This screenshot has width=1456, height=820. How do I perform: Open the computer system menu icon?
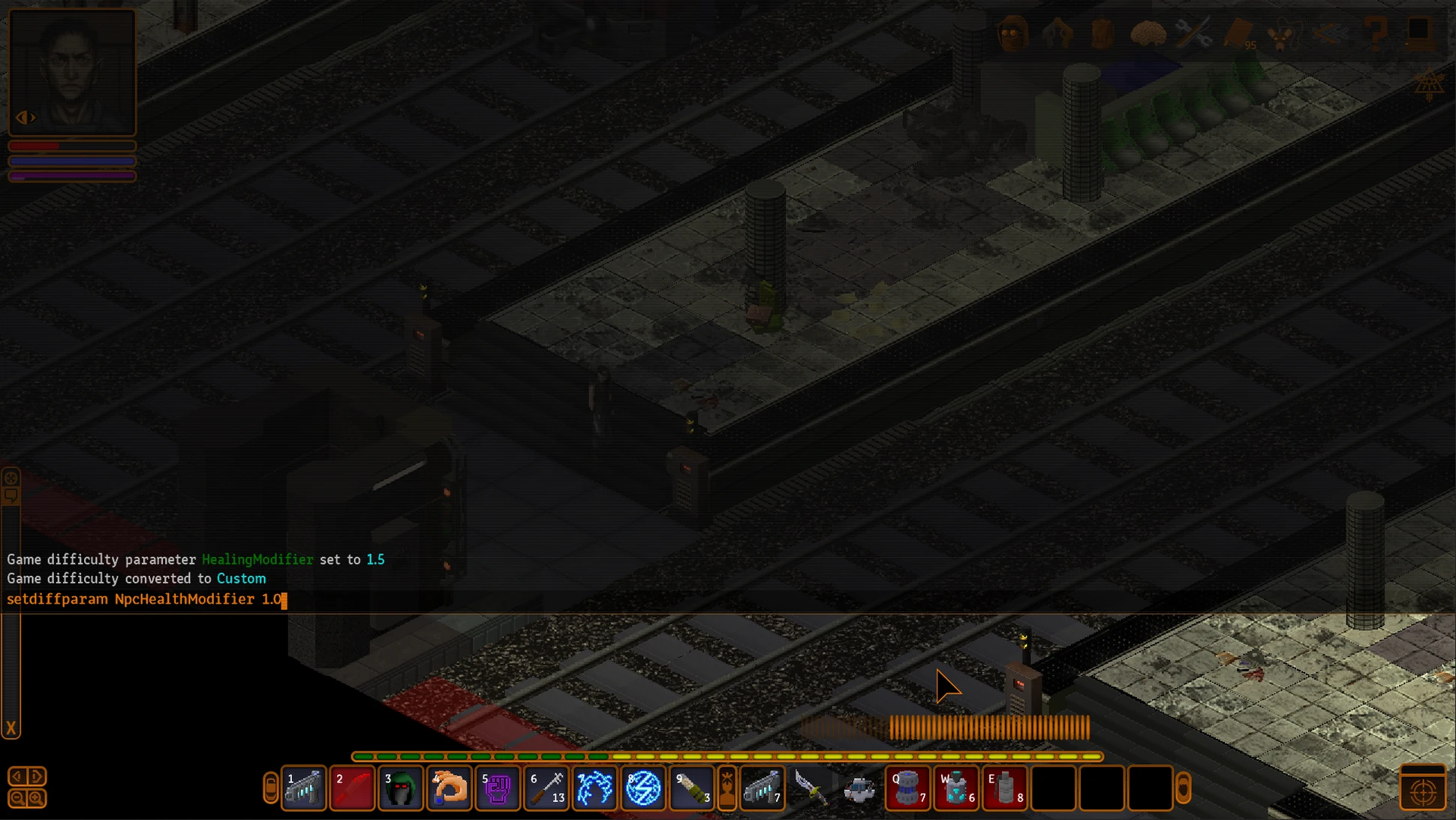(1418, 33)
